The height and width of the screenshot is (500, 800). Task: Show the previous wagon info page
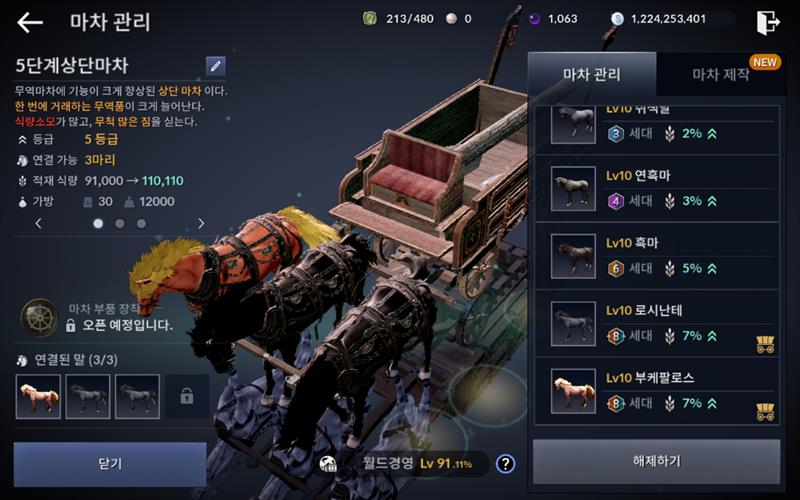(39, 224)
